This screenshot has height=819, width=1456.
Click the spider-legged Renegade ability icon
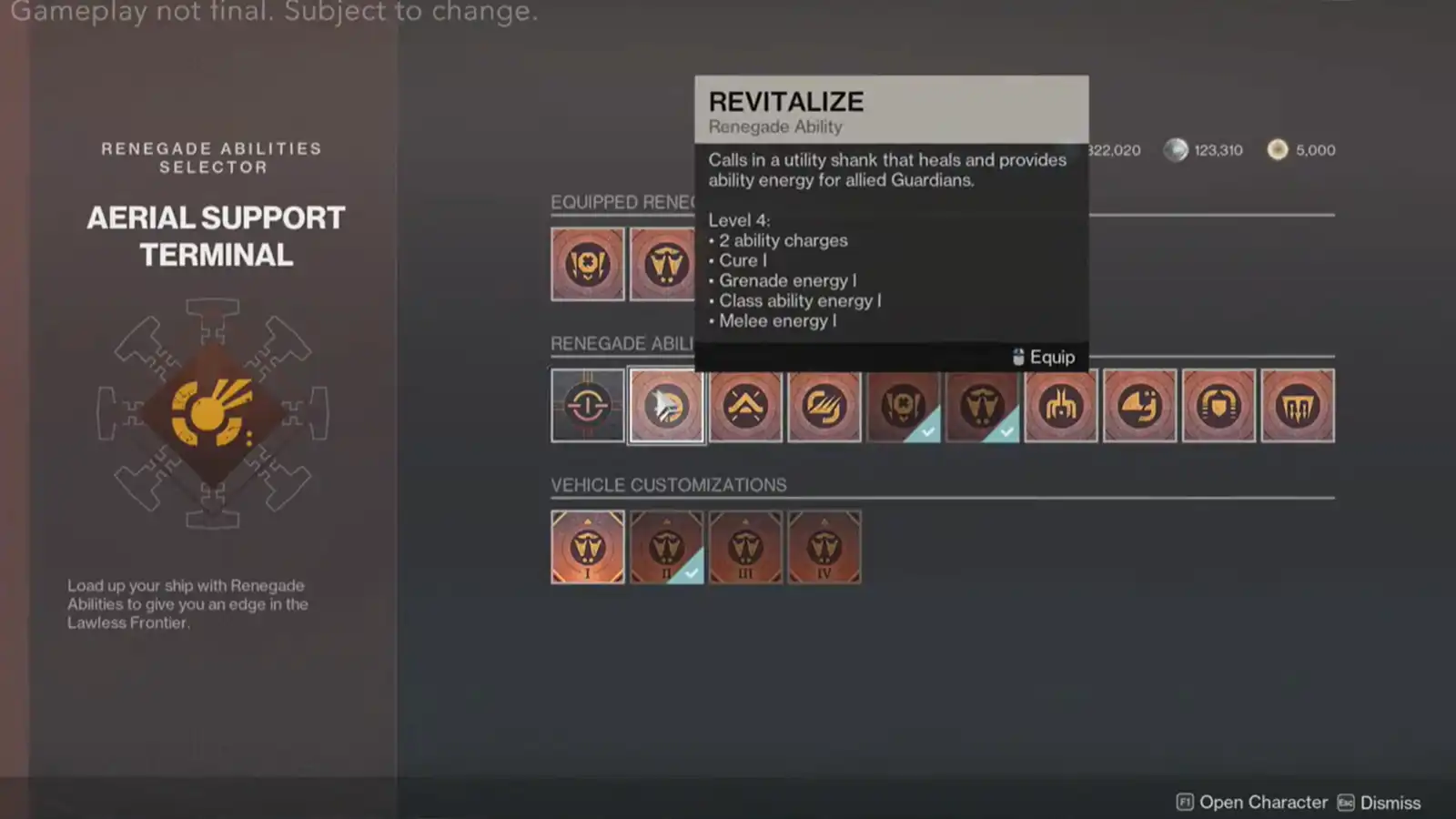click(x=1061, y=406)
